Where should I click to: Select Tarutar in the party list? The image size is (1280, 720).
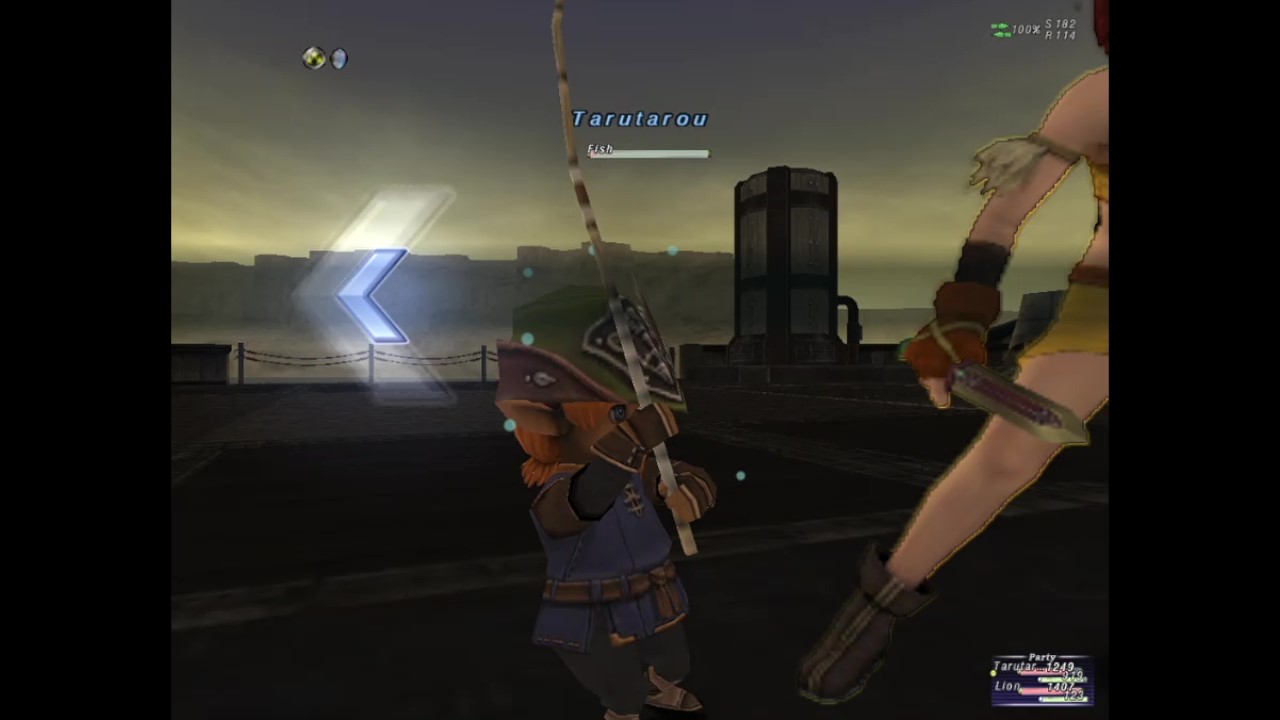point(1012,665)
